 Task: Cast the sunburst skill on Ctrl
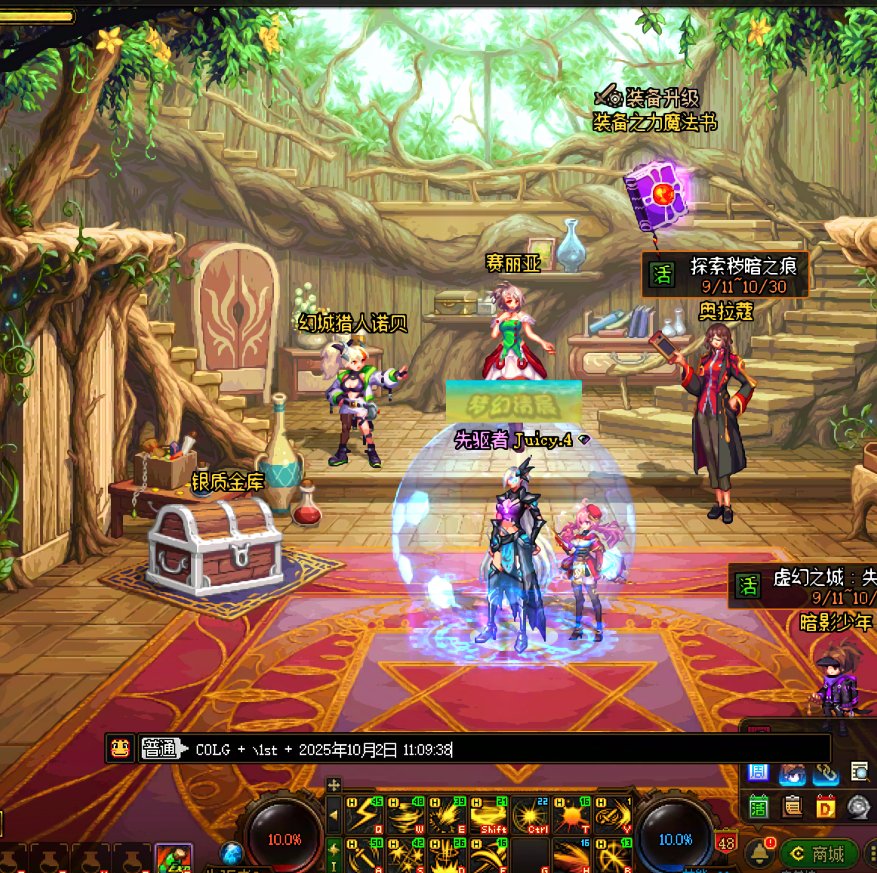coord(531,817)
